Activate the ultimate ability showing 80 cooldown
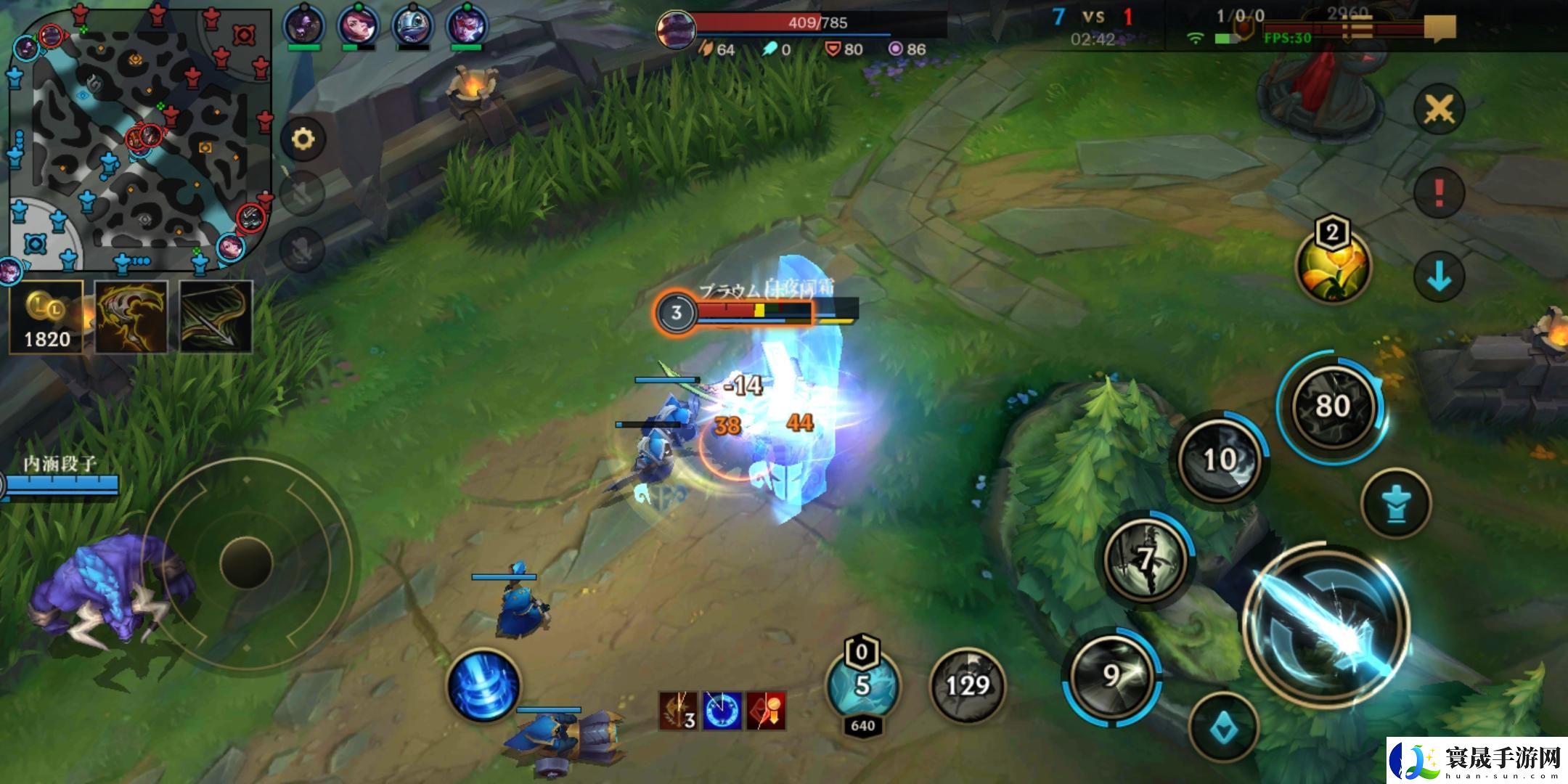 point(1333,406)
